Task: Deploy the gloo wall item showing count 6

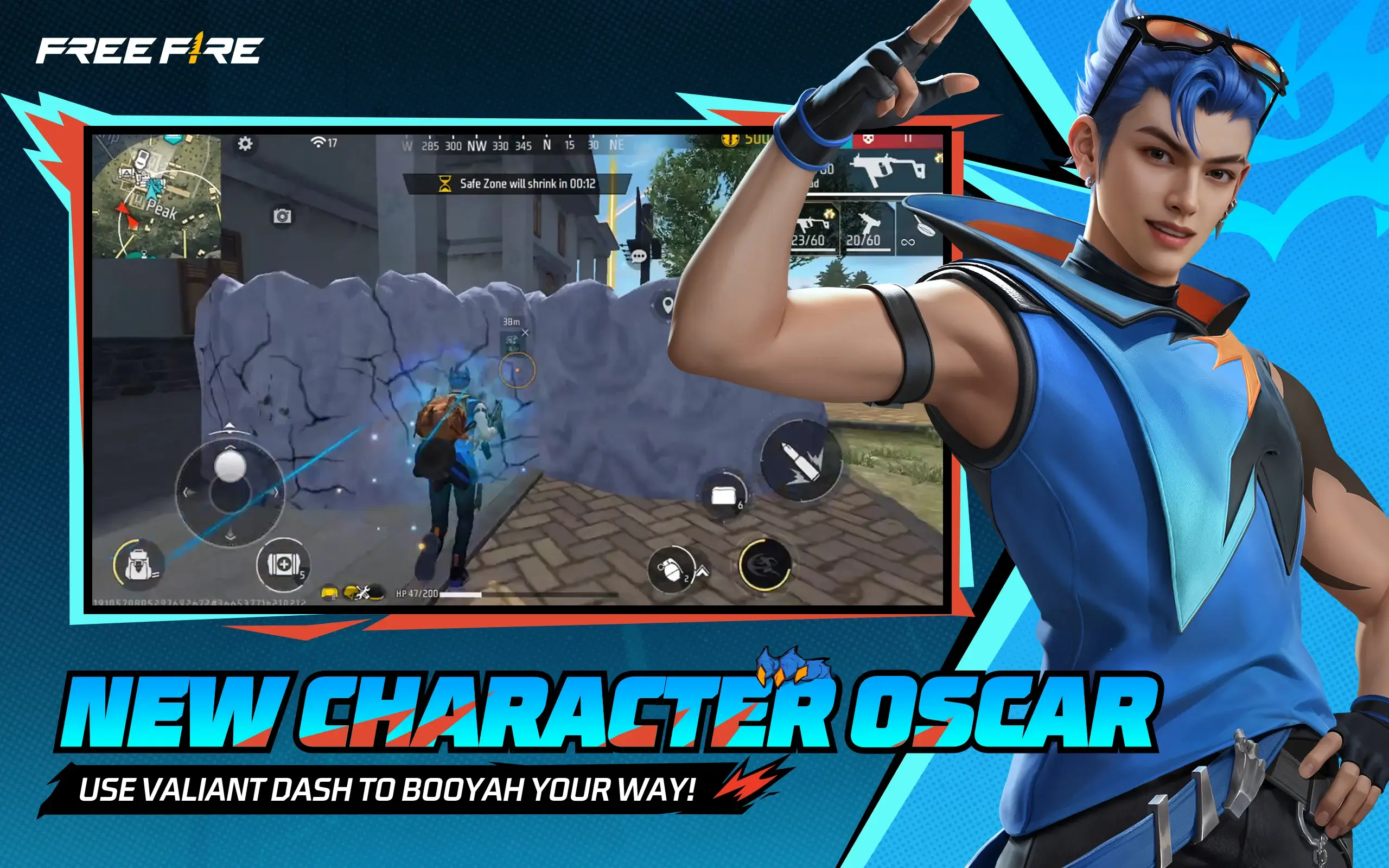Action: point(724,494)
